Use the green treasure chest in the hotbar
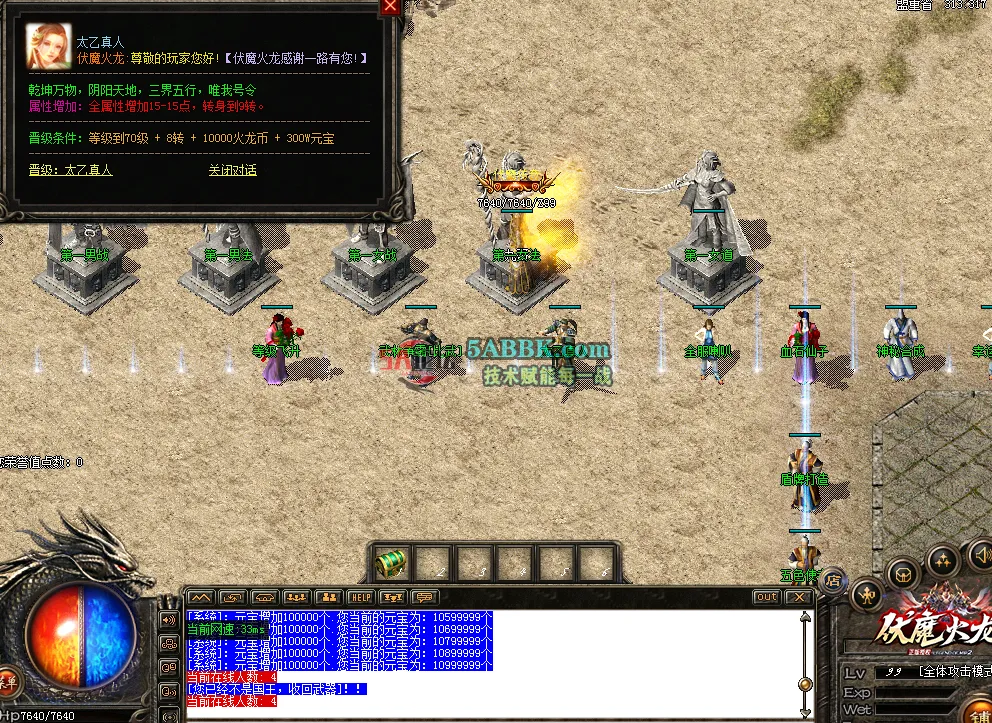The height and width of the screenshot is (723, 992). click(389, 564)
